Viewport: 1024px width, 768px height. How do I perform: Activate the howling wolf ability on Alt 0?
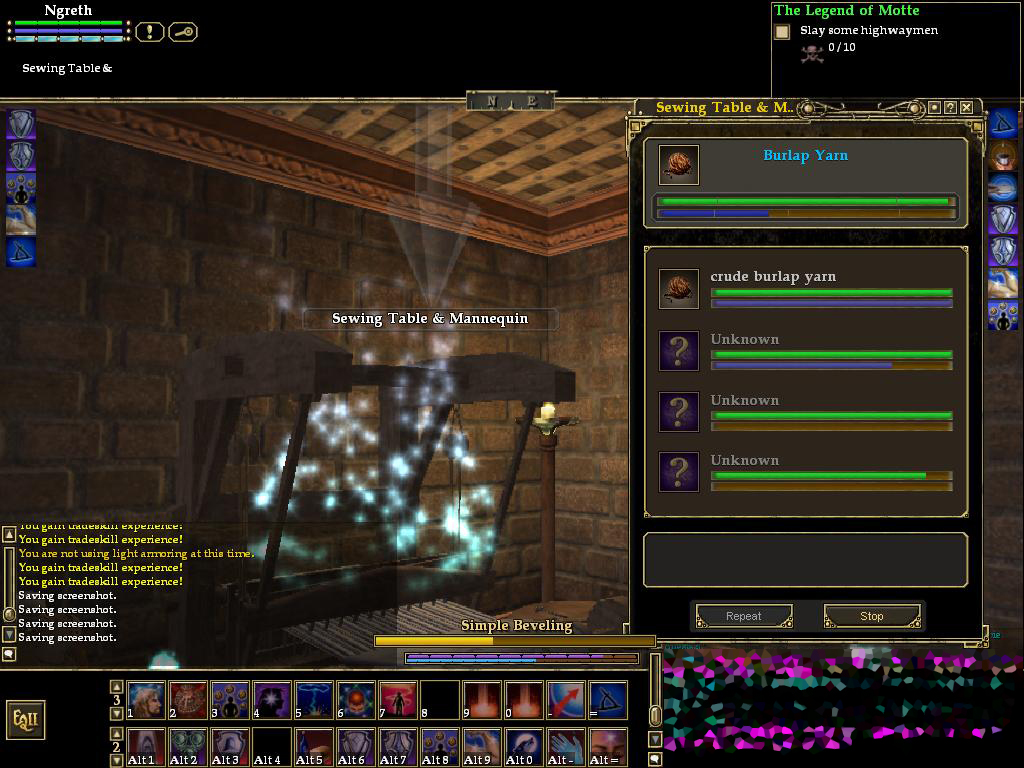[x=523, y=746]
